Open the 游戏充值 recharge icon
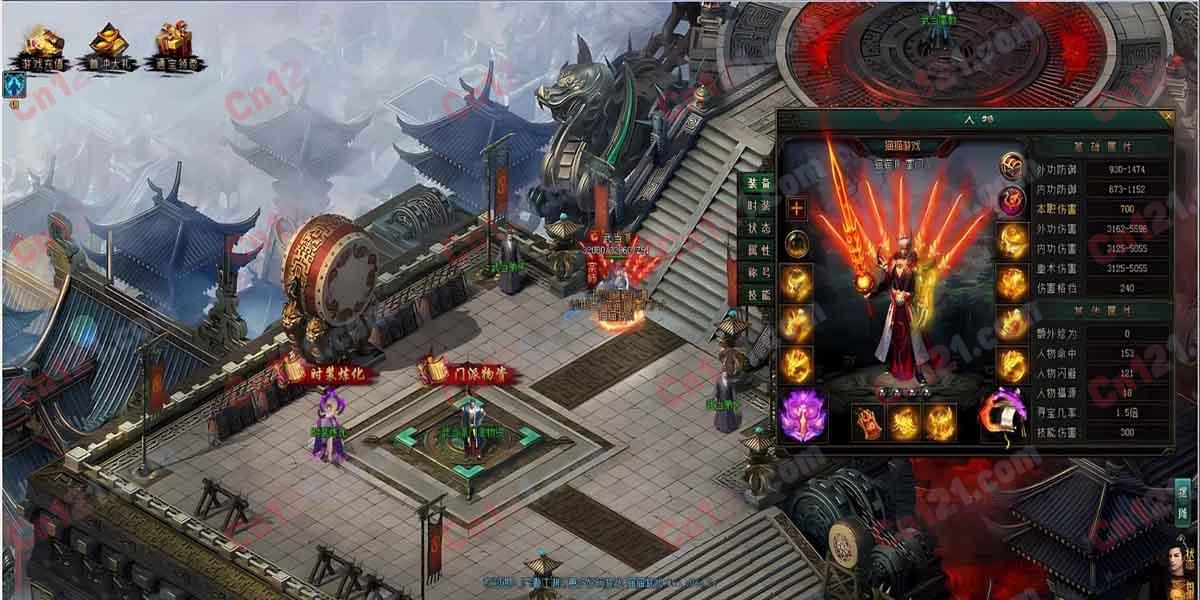Image resolution: width=1200 pixels, height=600 pixels. click(42, 45)
